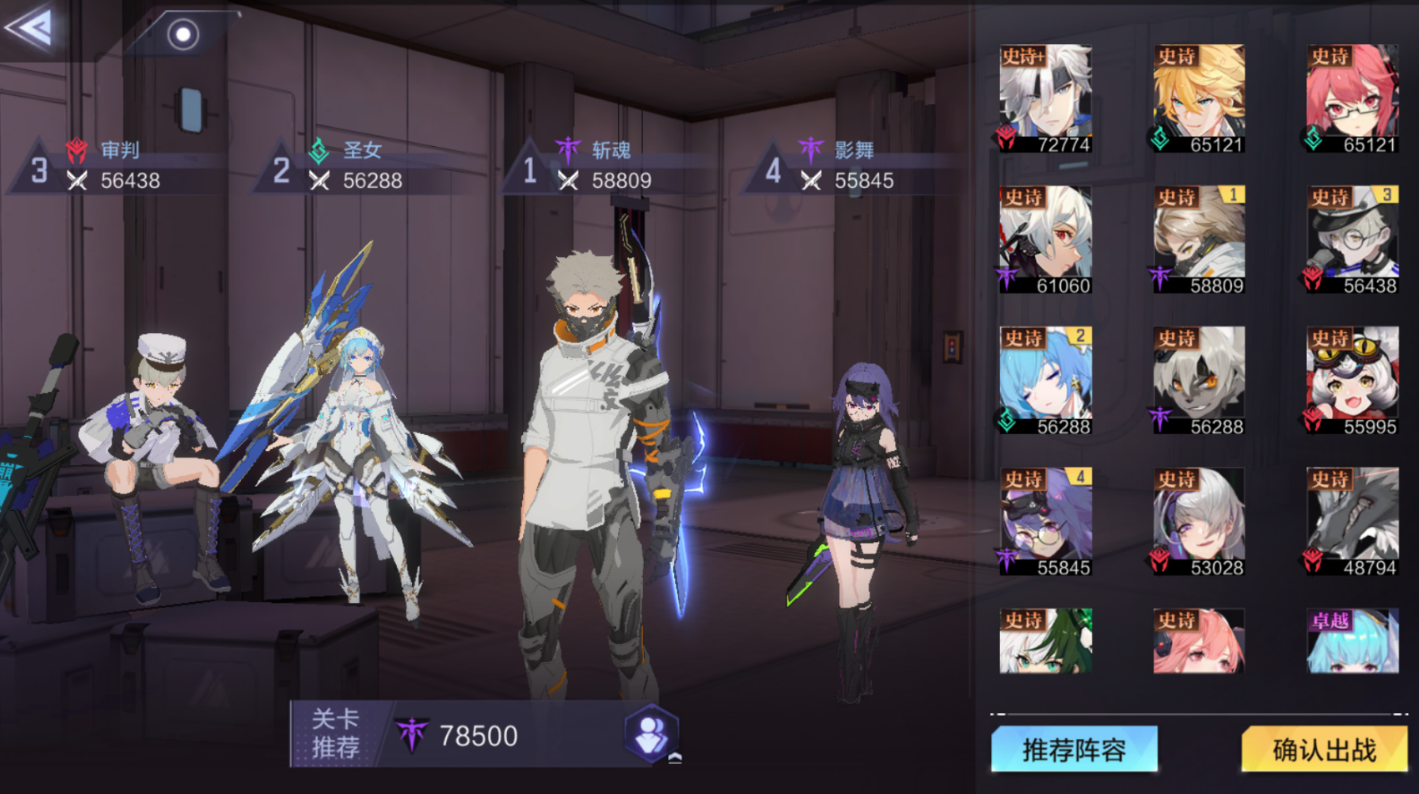Choose the 卓越 cyan-haired hero portrait
This screenshot has width=1419, height=794.
(x=1352, y=641)
